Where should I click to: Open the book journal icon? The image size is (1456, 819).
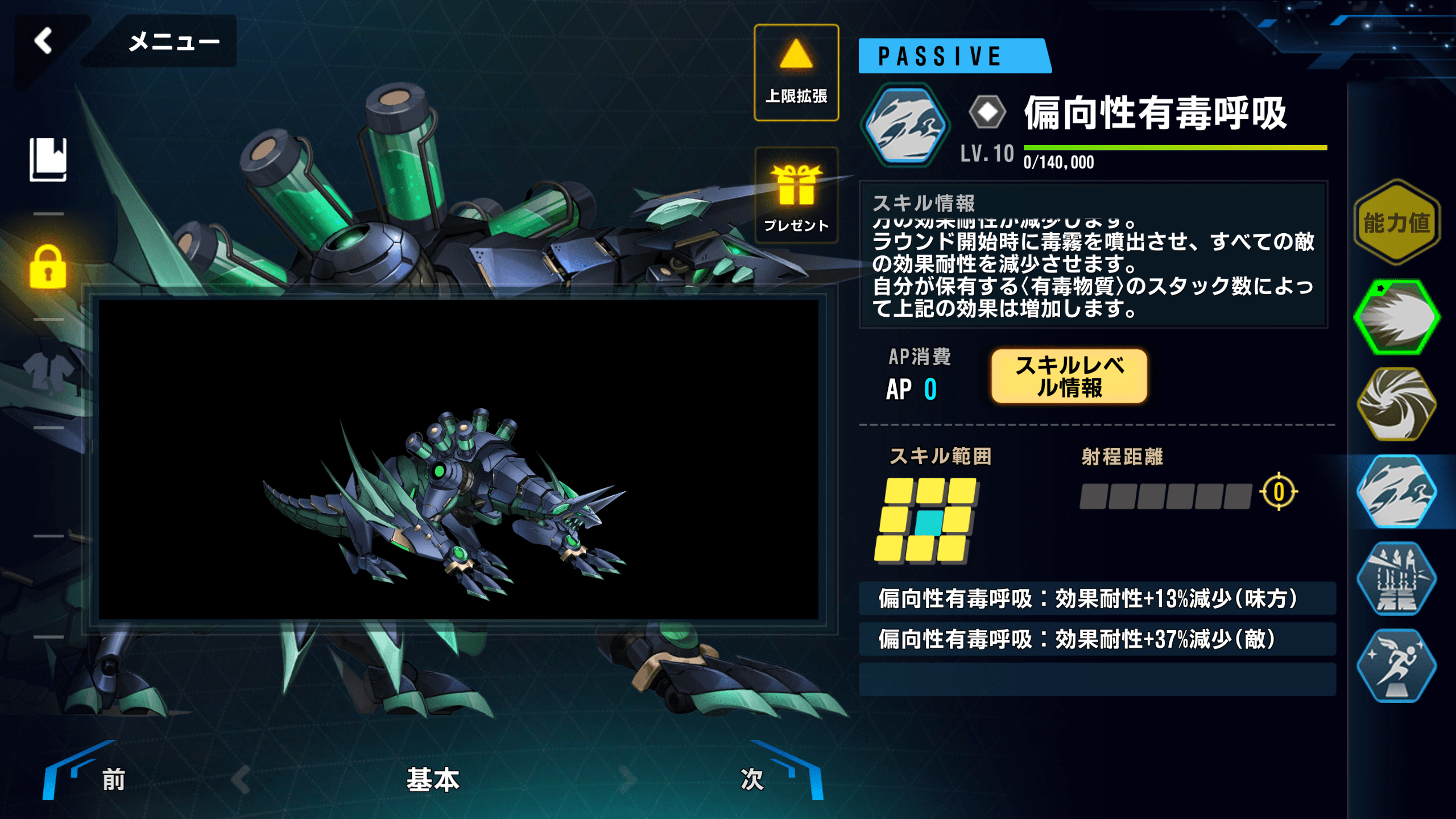(48, 160)
